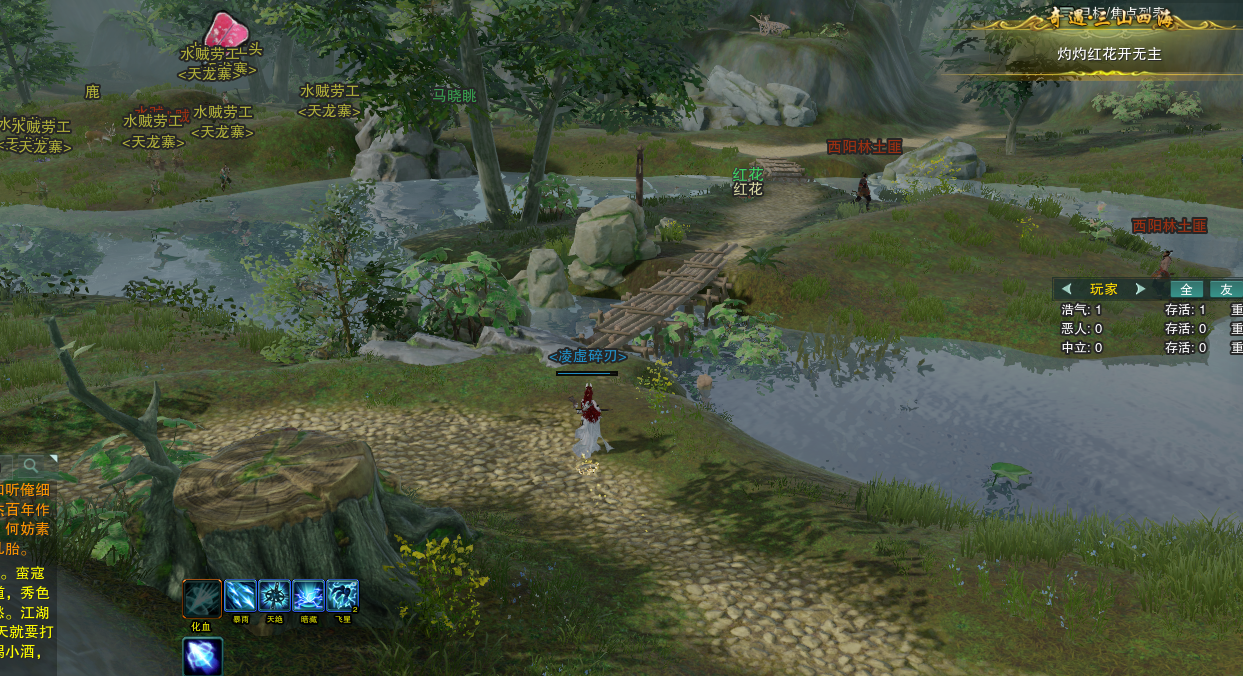Cast the 天绝 skill
Screen dimensions: 1243x676
[x=274, y=596]
